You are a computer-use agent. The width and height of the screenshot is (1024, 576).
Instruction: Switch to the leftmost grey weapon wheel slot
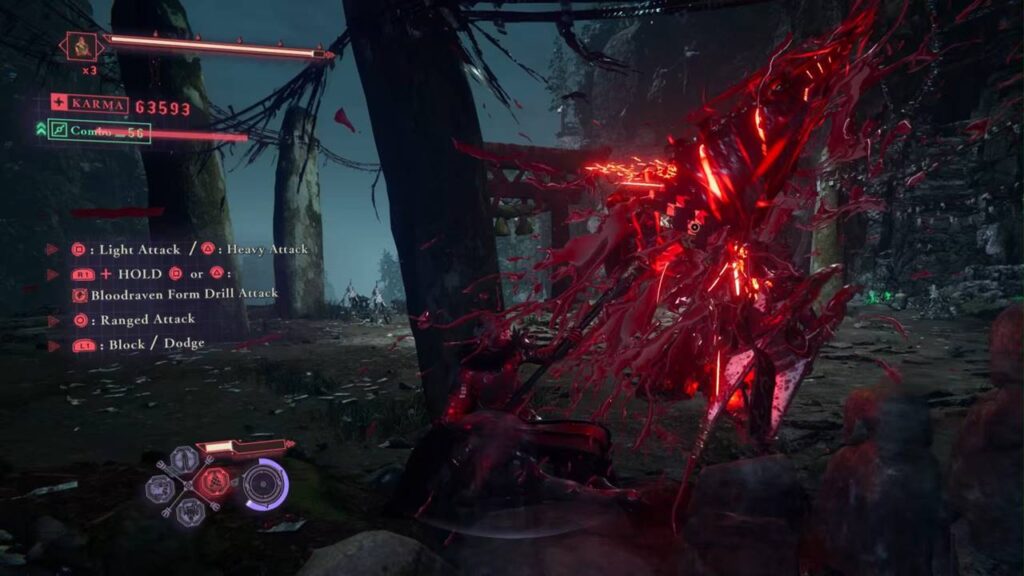(x=159, y=488)
